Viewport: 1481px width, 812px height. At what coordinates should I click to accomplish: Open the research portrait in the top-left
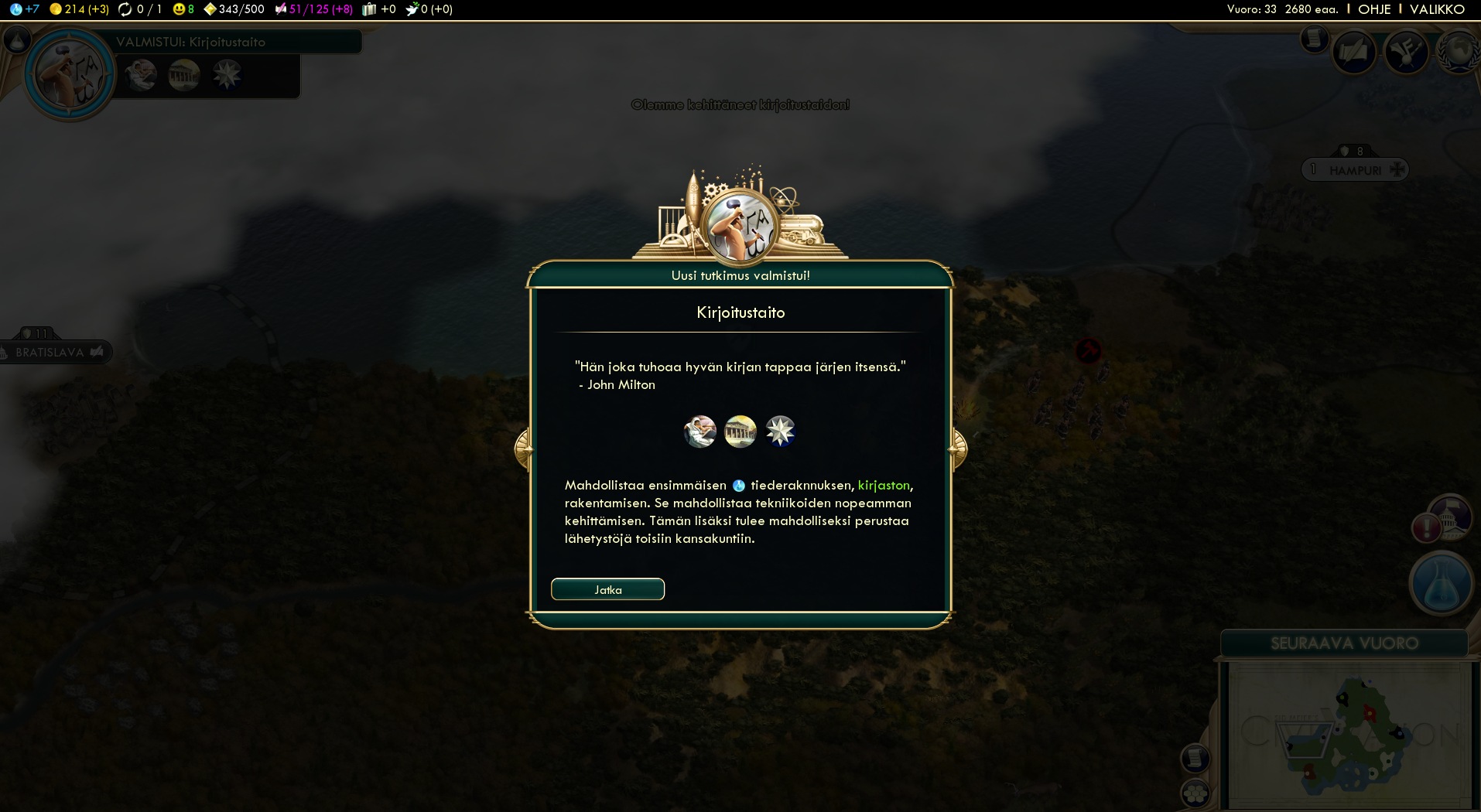click(70, 74)
